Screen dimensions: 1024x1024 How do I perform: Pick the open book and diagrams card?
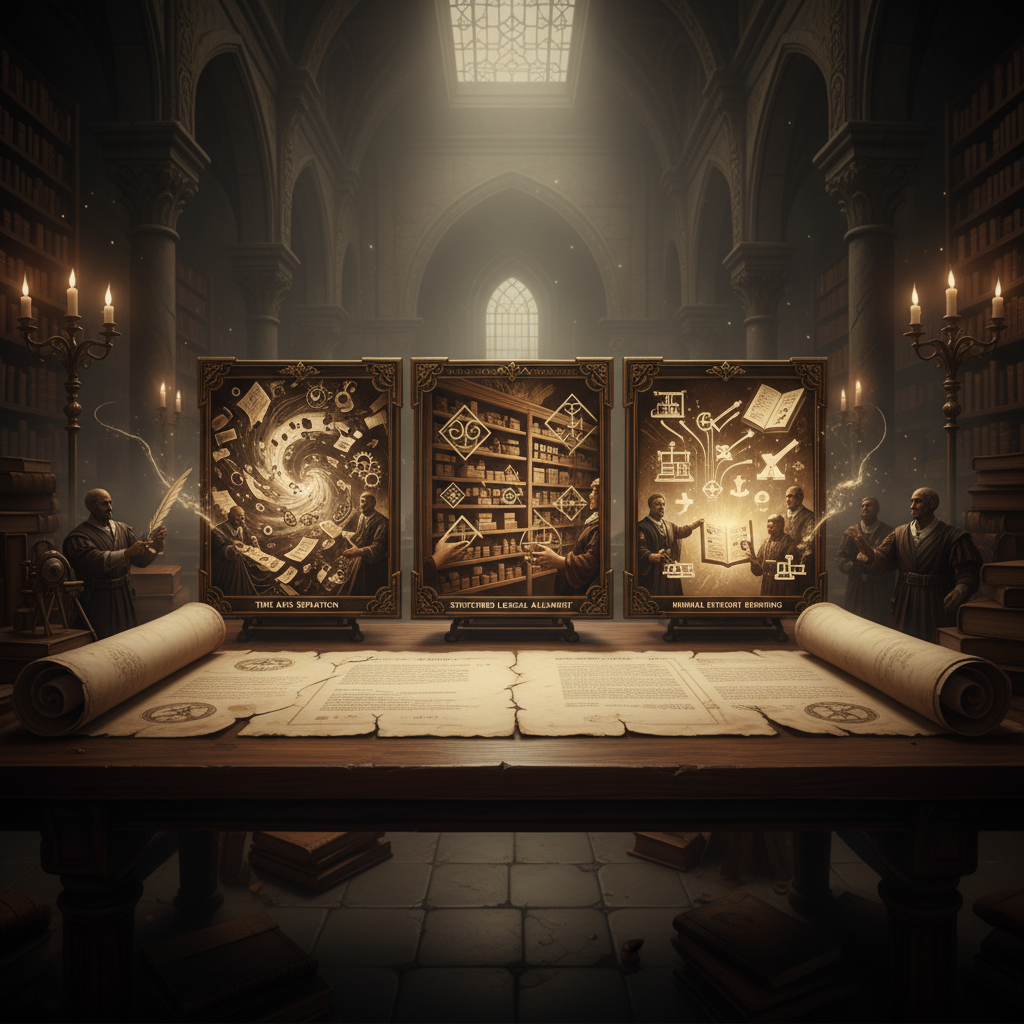[x=725, y=485]
